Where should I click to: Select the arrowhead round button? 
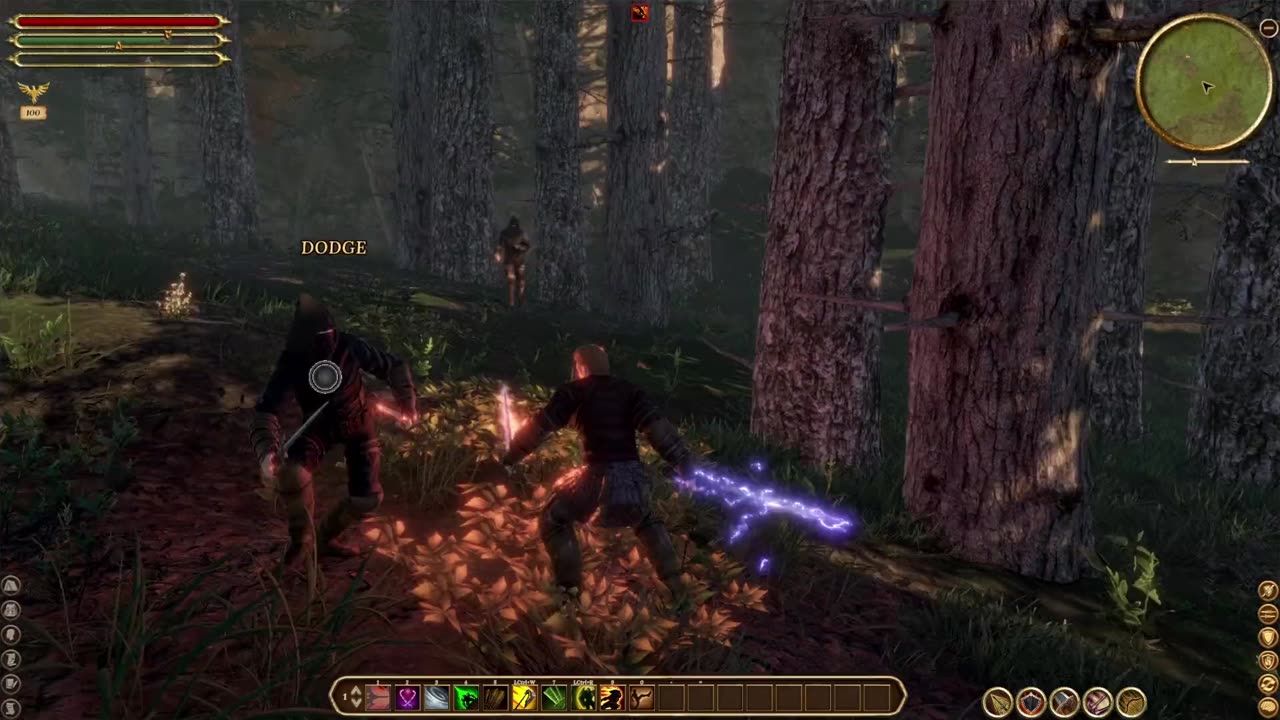pyautogui.click(x=998, y=703)
